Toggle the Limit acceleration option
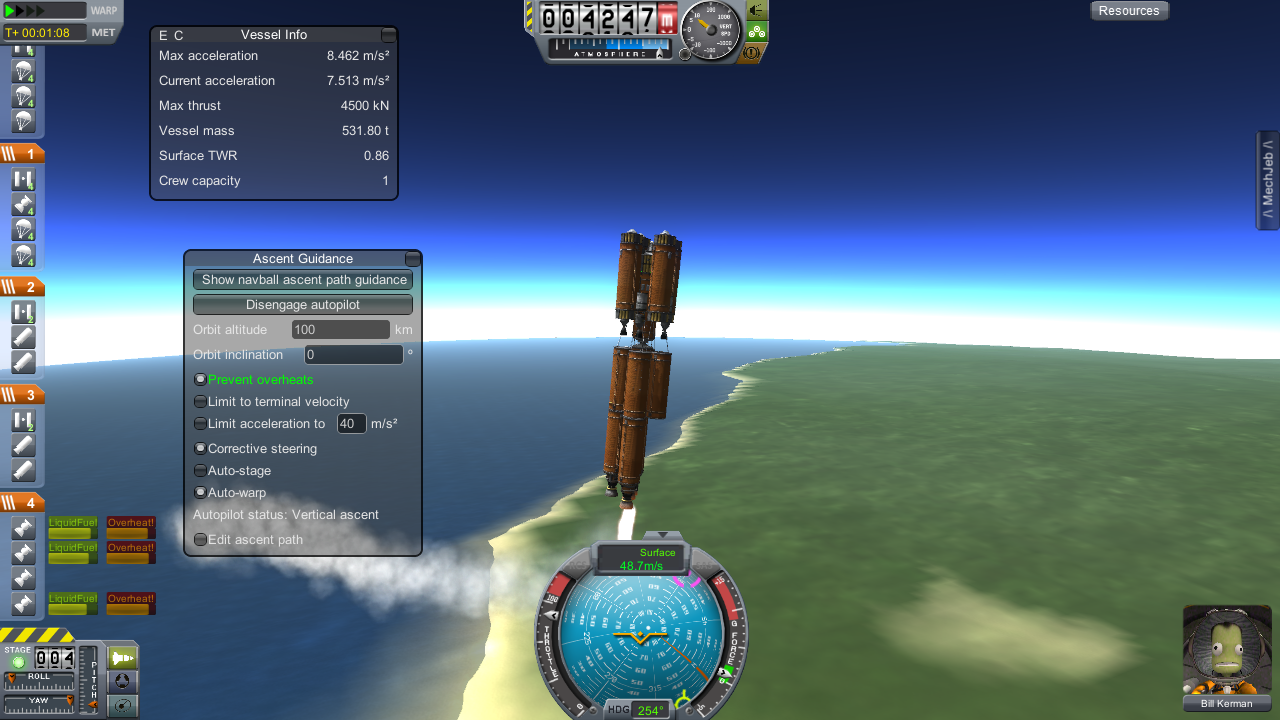 click(x=201, y=424)
